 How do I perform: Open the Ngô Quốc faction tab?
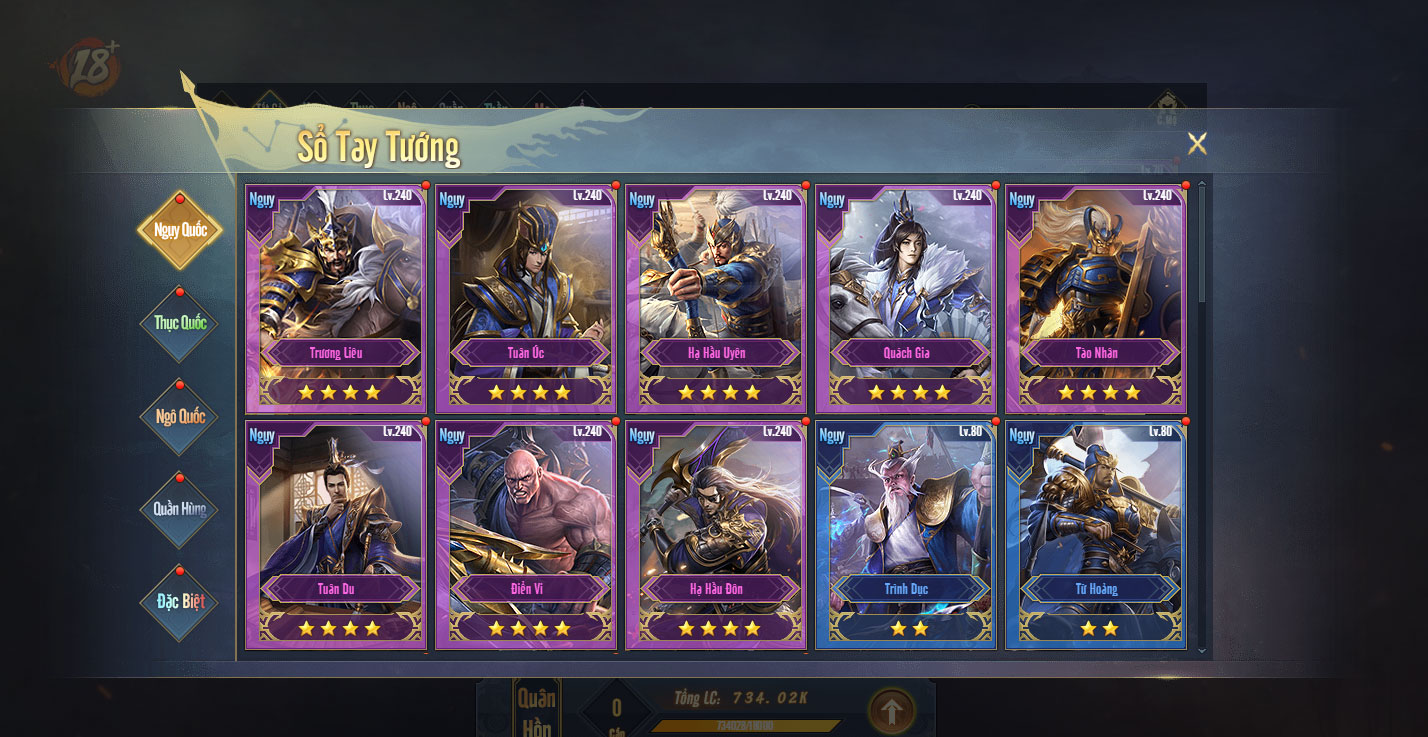tap(180, 416)
